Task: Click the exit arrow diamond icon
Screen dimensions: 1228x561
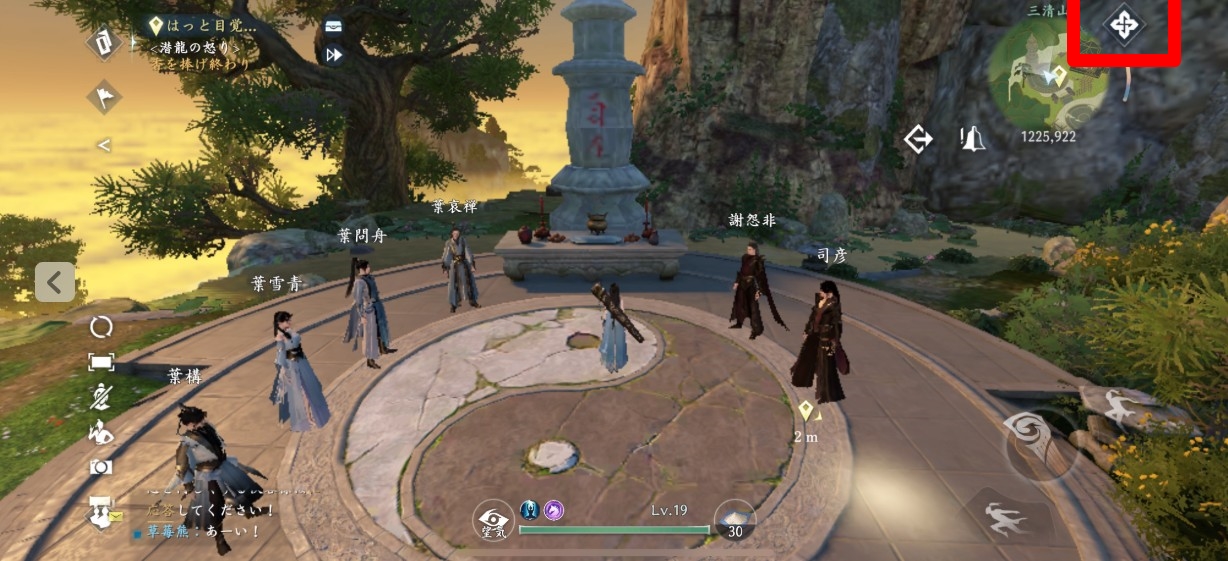Action: coord(918,139)
